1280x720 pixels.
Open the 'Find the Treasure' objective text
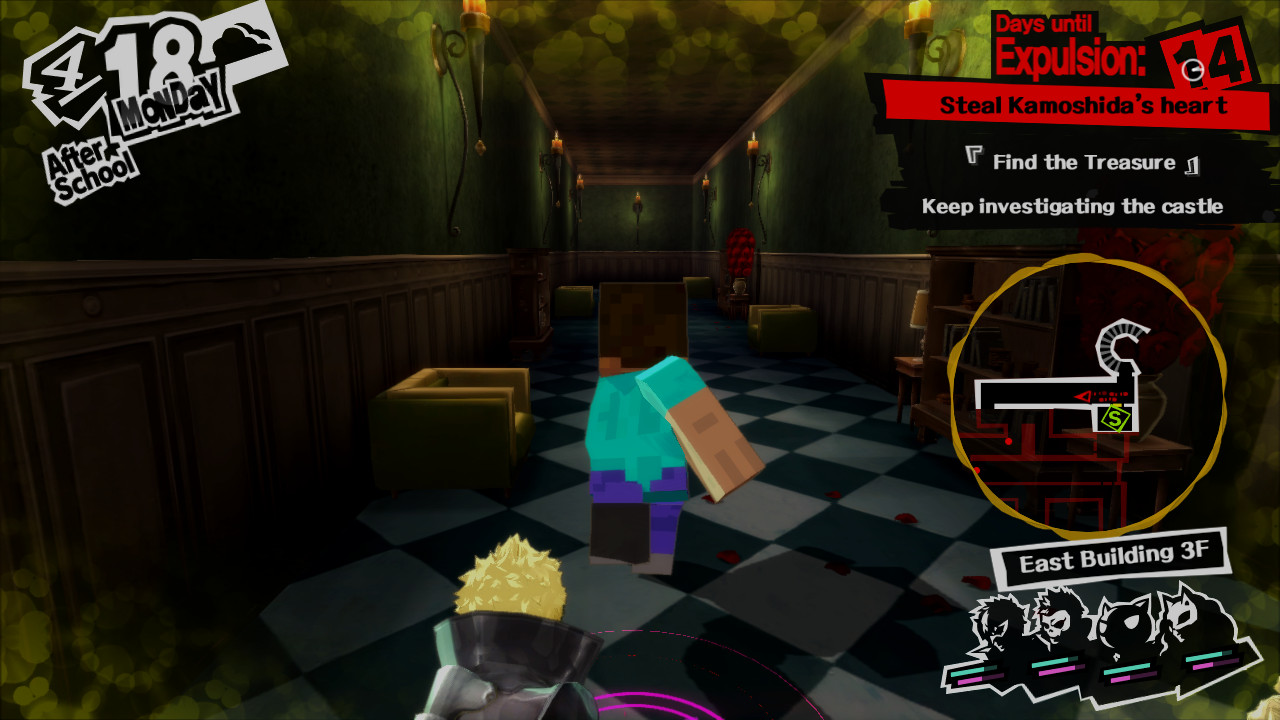point(1083,160)
